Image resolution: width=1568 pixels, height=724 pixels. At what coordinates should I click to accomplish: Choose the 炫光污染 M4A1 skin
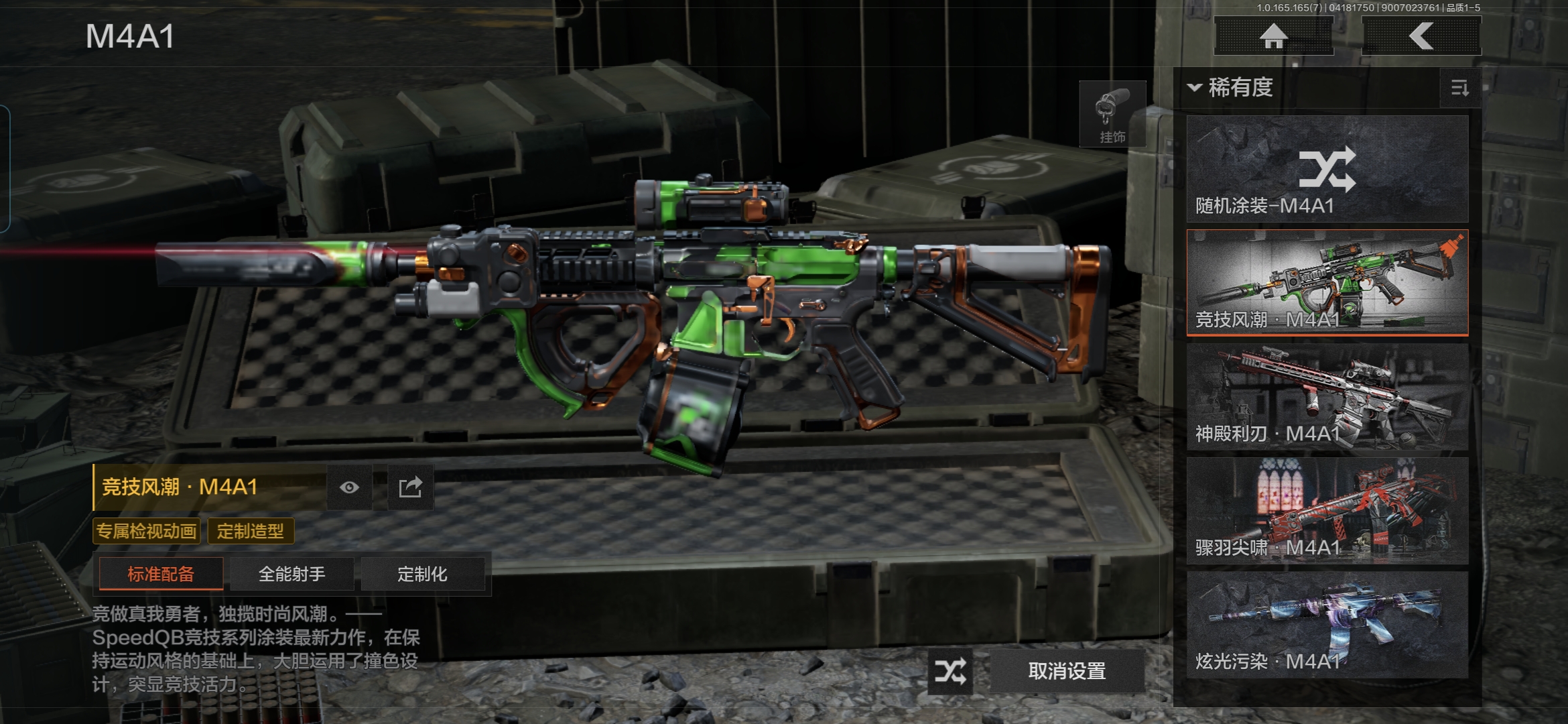coord(1327,625)
